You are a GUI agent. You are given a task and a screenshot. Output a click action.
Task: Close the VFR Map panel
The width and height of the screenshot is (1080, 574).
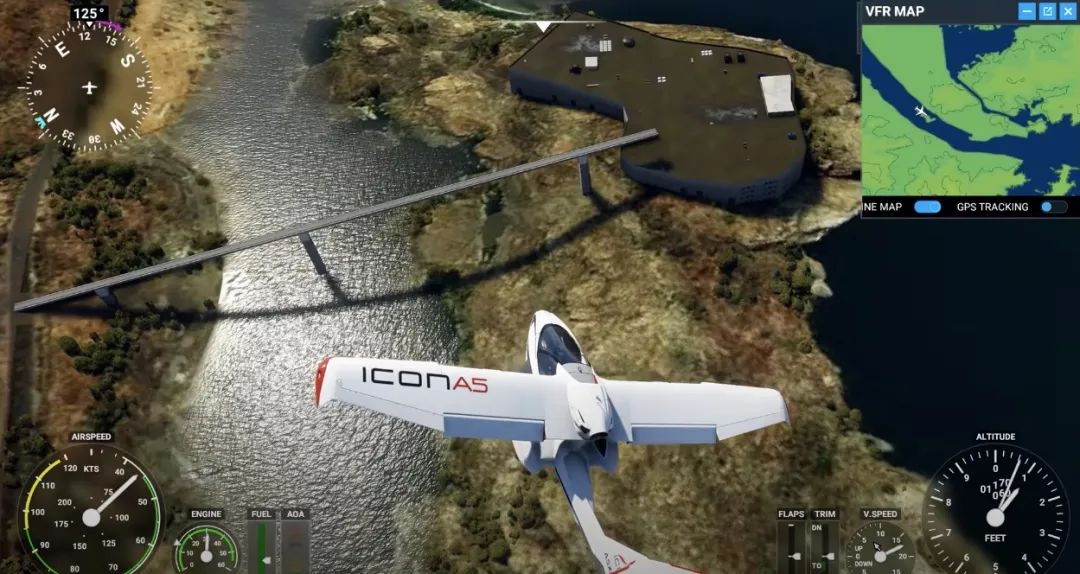pyautogui.click(x=1067, y=11)
